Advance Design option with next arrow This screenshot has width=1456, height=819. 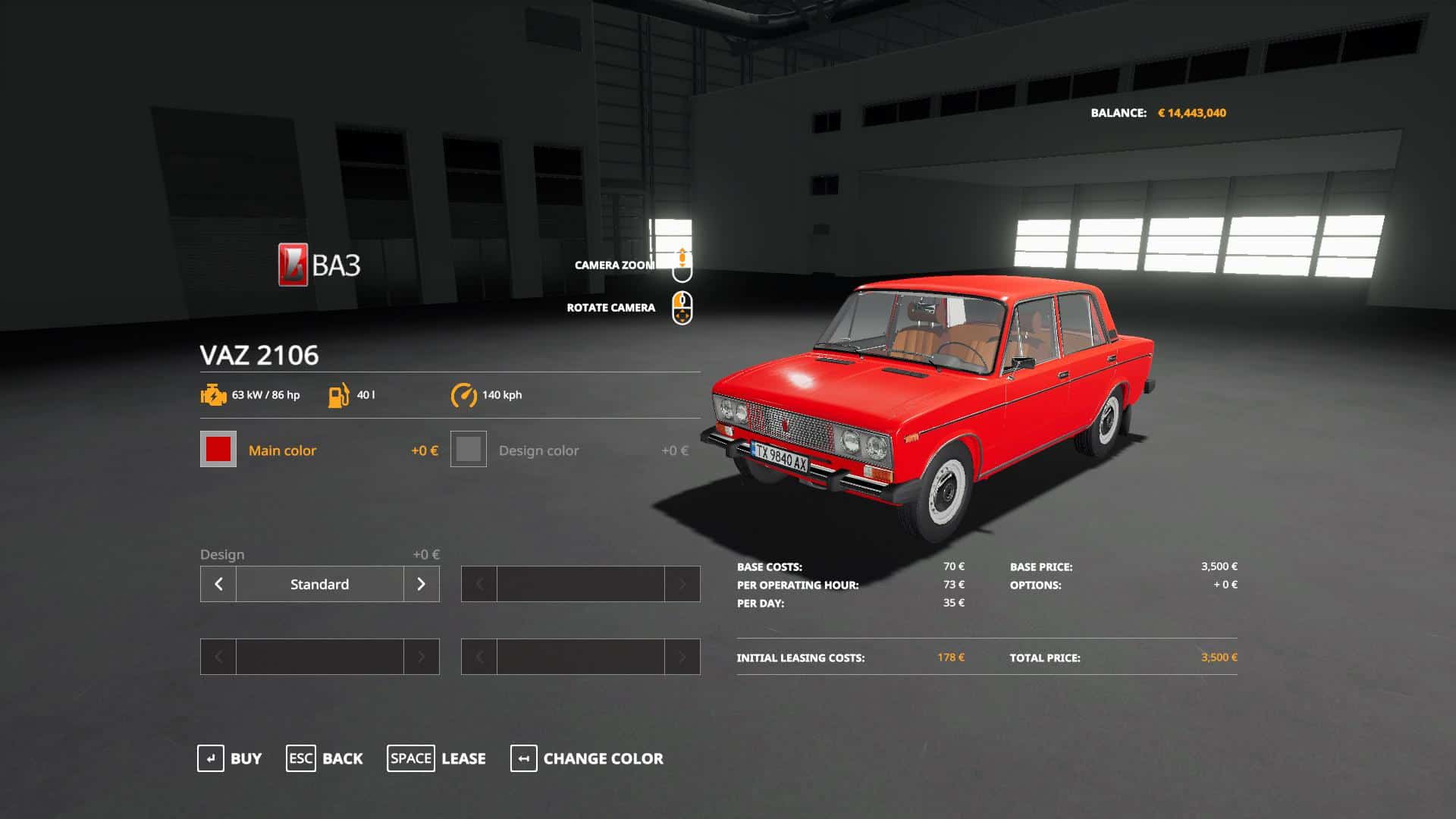pos(421,584)
